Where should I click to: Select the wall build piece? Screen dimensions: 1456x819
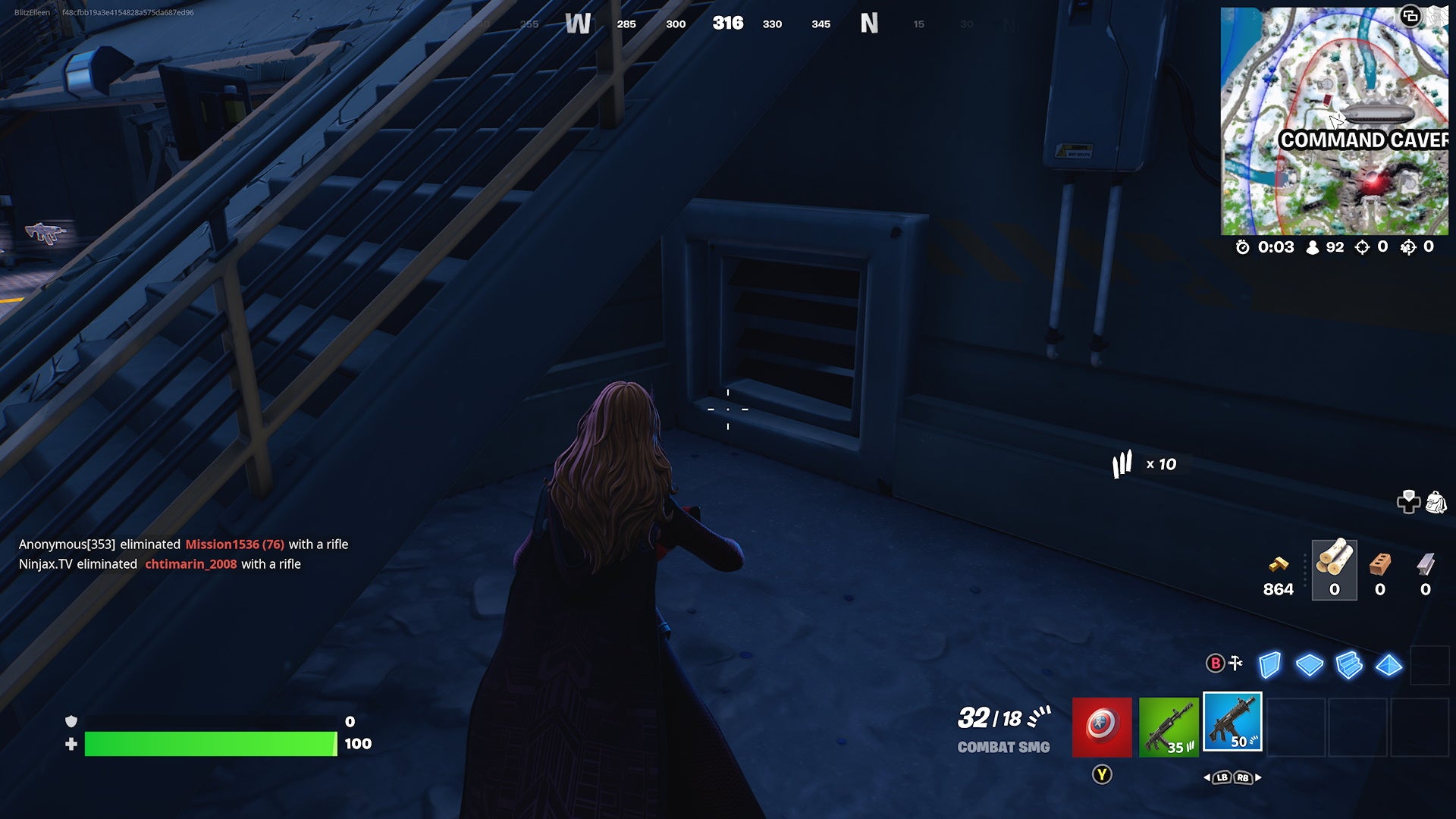point(1269,666)
